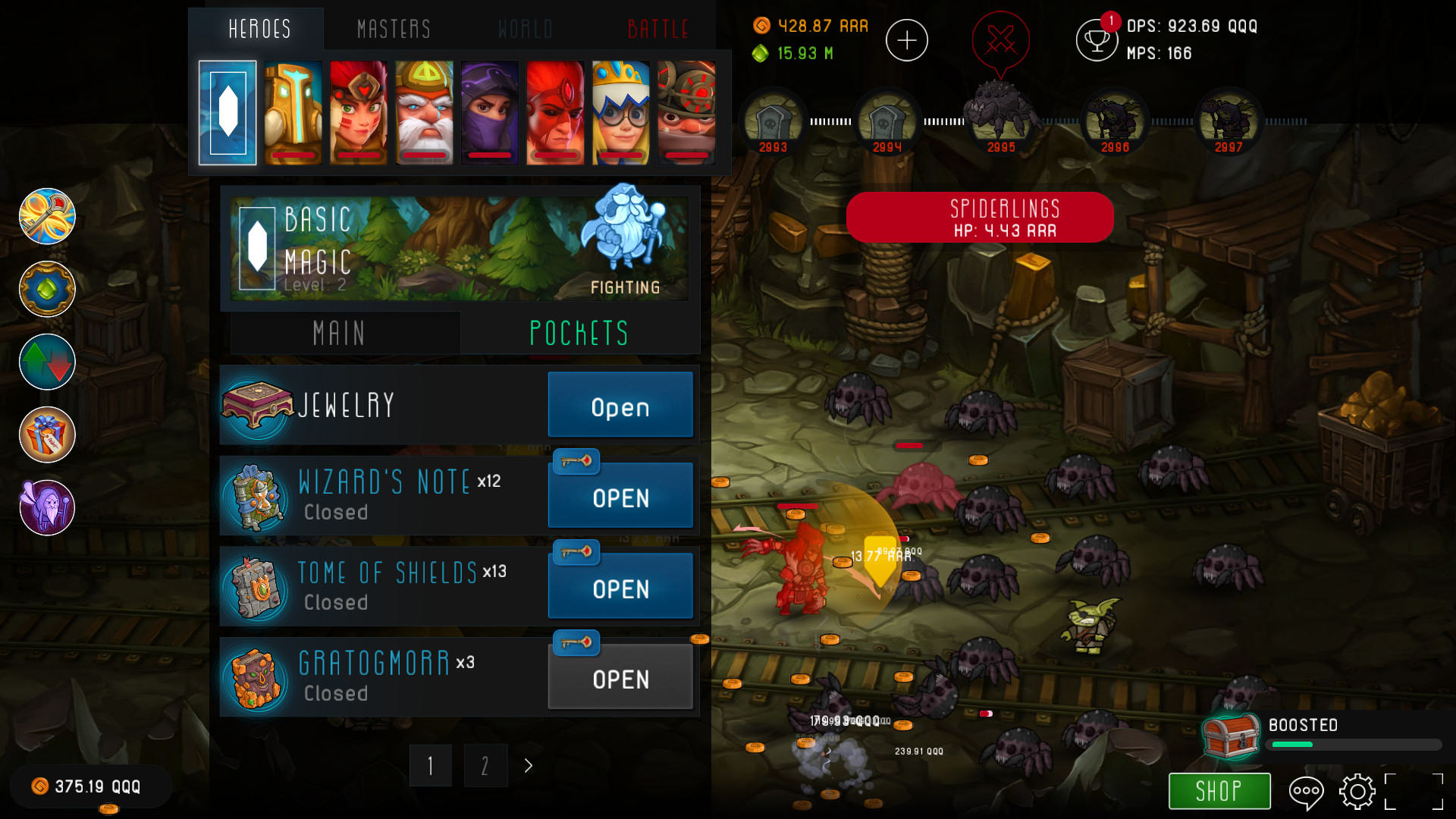Open the chat speech bubble icon
The width and height of the screenshot is (1456, 819).
click(x=1305, y=792)
